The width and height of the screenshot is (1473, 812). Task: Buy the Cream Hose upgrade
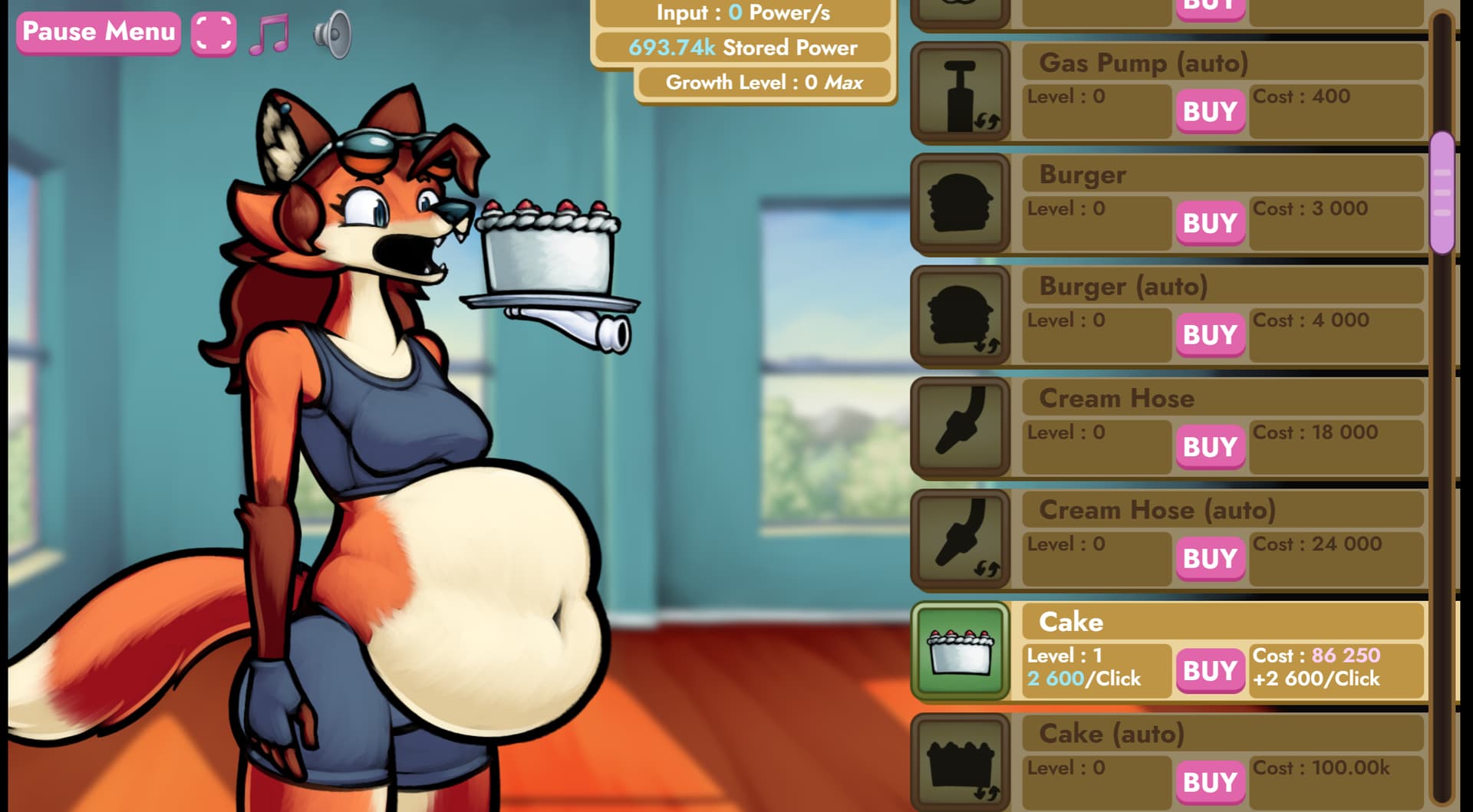[1210, 448]
